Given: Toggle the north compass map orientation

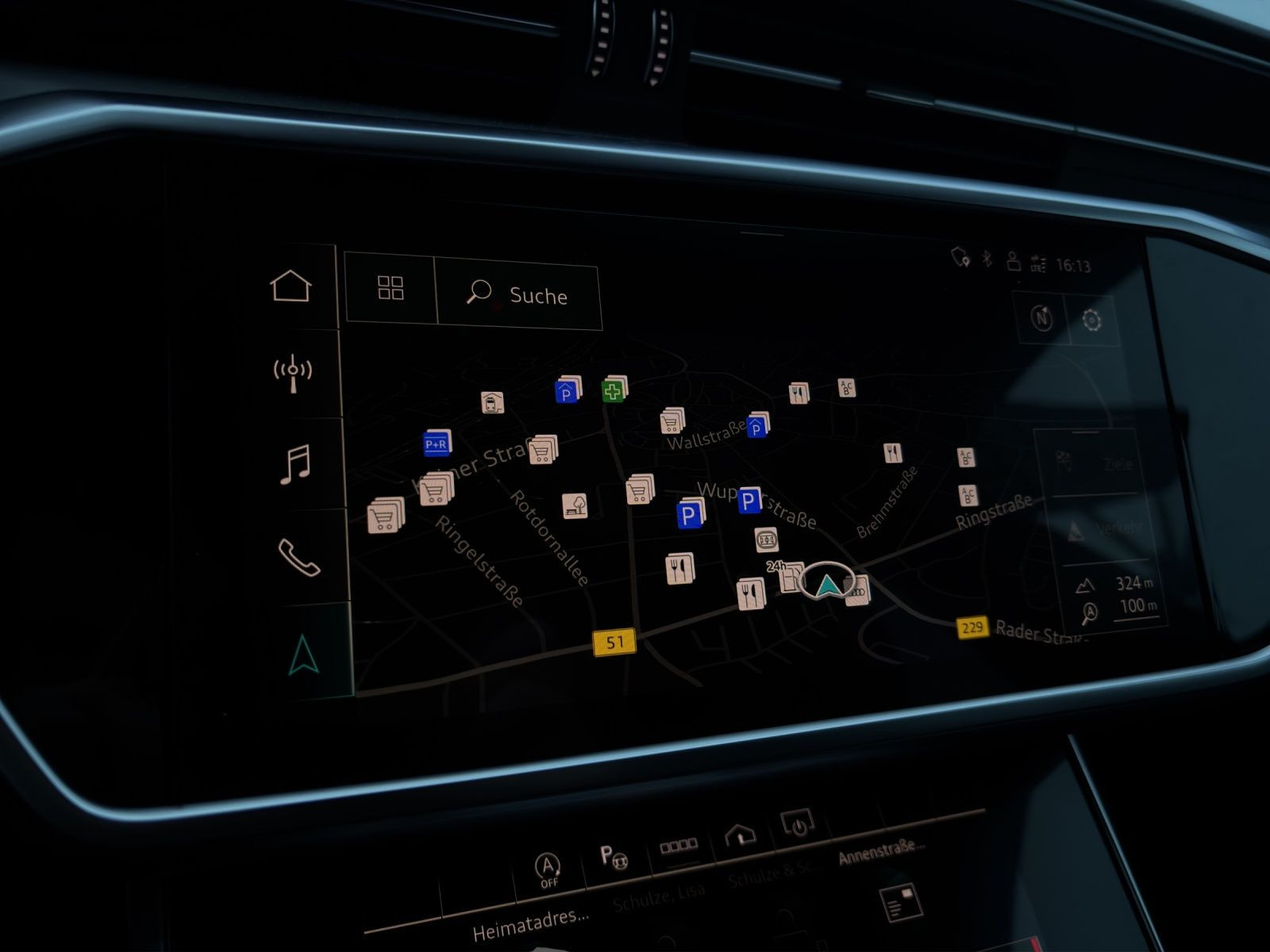Looking at the screenshot, I should tap(1041, 318).
